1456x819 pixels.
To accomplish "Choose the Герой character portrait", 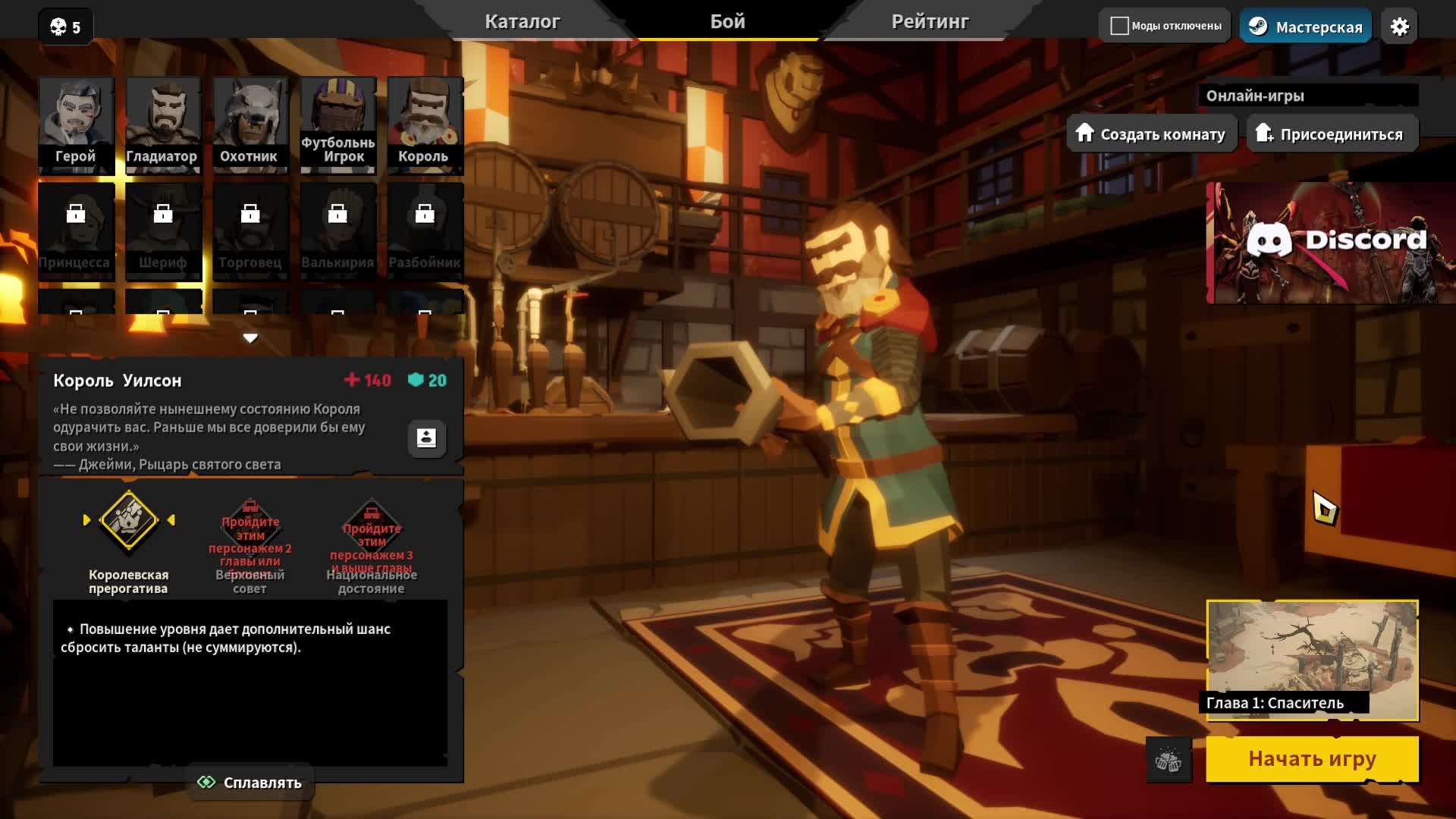I will pyautogui.click(x=76, y=124).
